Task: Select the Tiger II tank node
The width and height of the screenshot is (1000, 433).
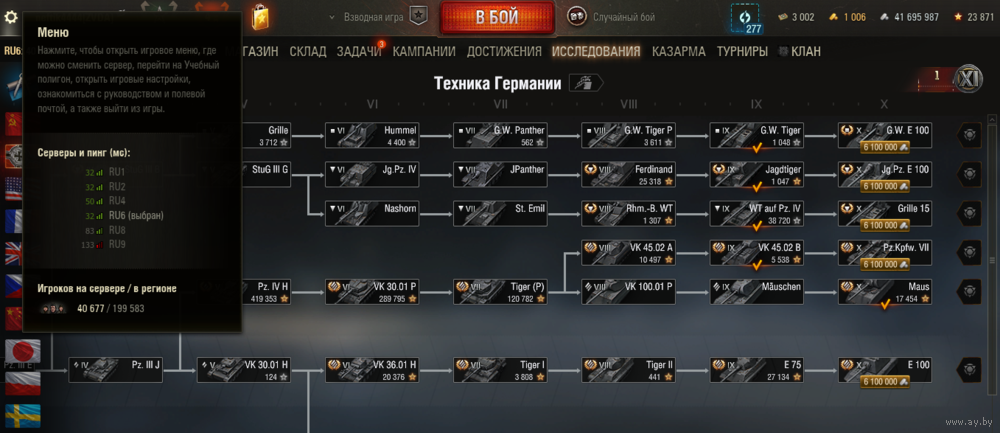Action: 628,369
